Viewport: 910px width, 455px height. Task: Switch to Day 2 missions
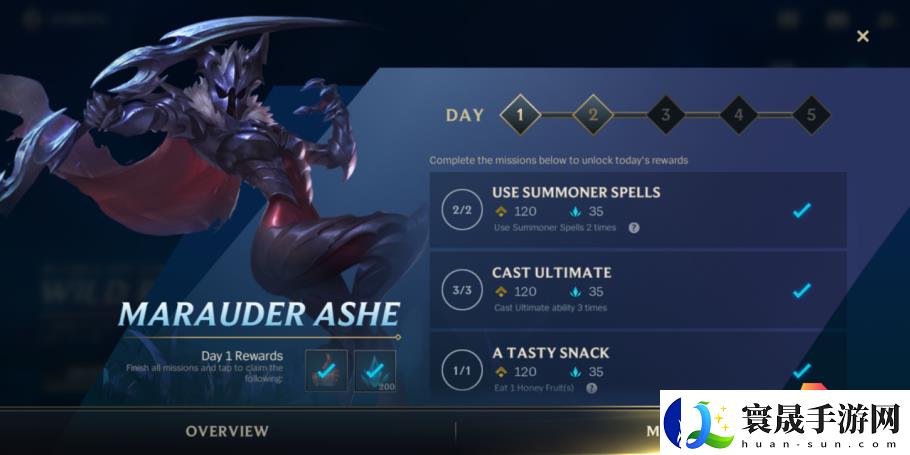coord(592,114)
